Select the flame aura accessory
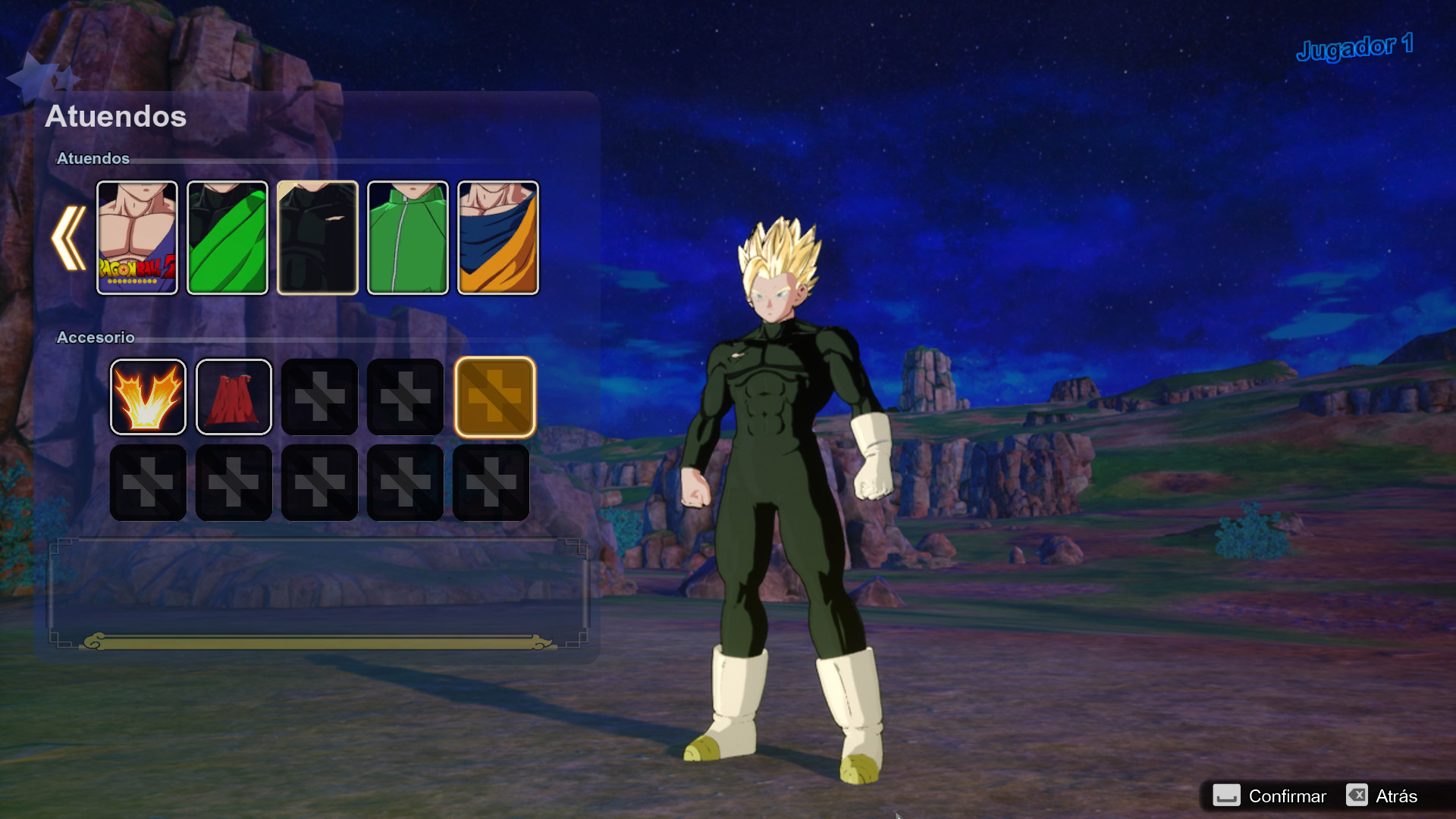The width and height of the screenshot is (1456, 819). 149,397
